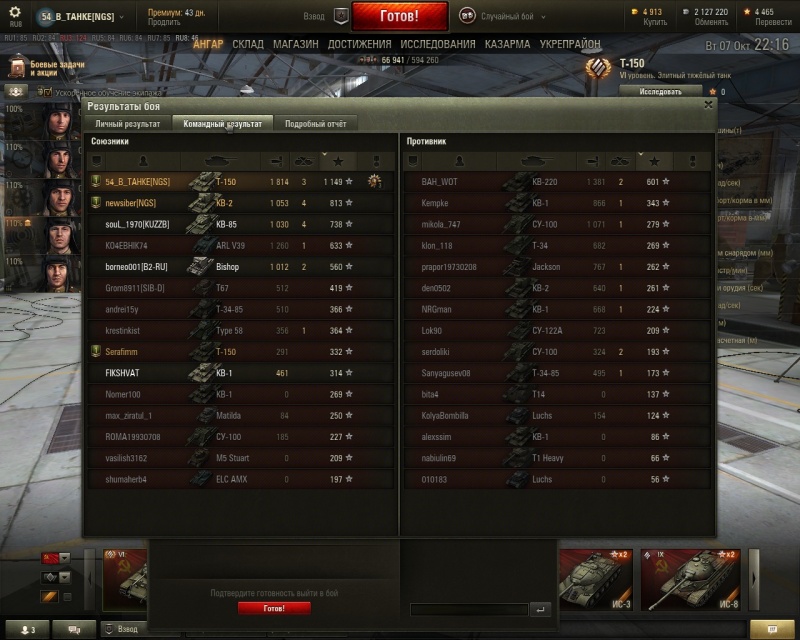Open the ДОСТИЖЕНИЯ section
800x640 pixels.
(359, 45)
